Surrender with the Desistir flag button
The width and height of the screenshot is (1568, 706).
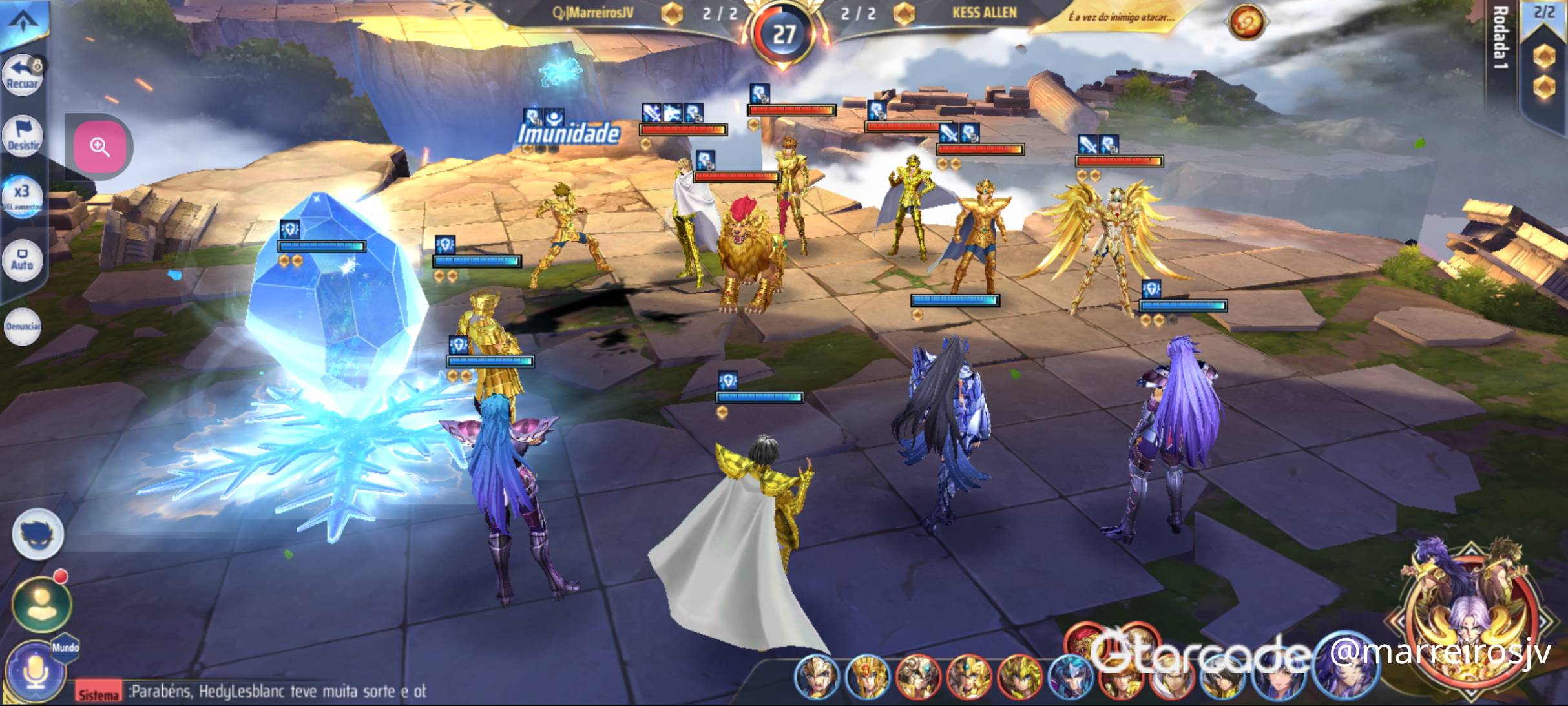[23, 135]
